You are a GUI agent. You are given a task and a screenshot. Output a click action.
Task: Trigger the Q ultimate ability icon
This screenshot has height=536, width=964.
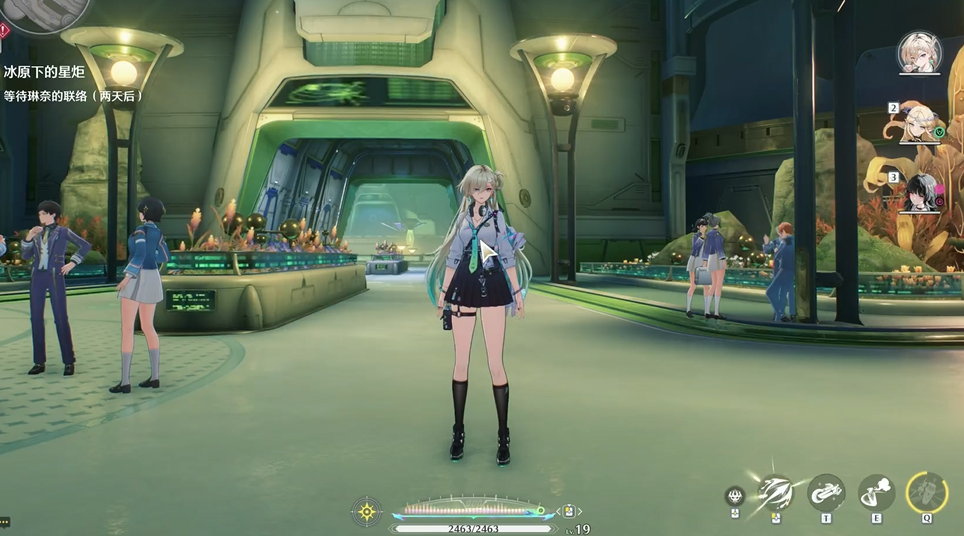(926, 492)
